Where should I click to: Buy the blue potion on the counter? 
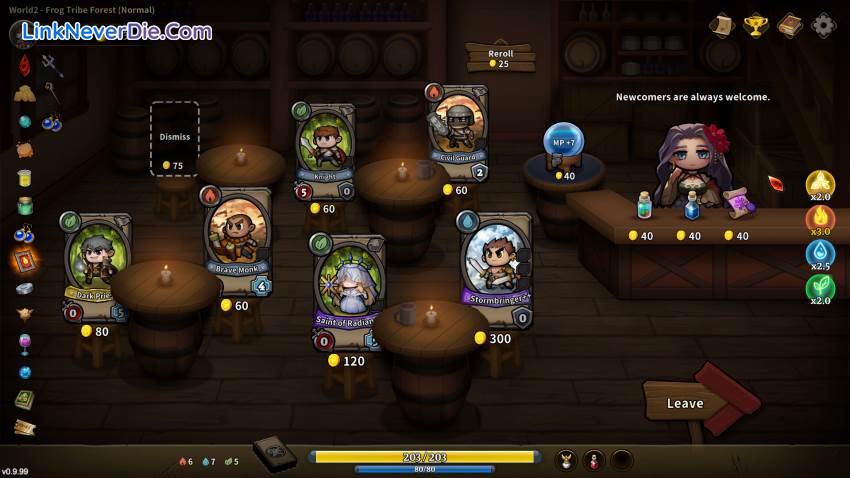(x=691, y=206)
